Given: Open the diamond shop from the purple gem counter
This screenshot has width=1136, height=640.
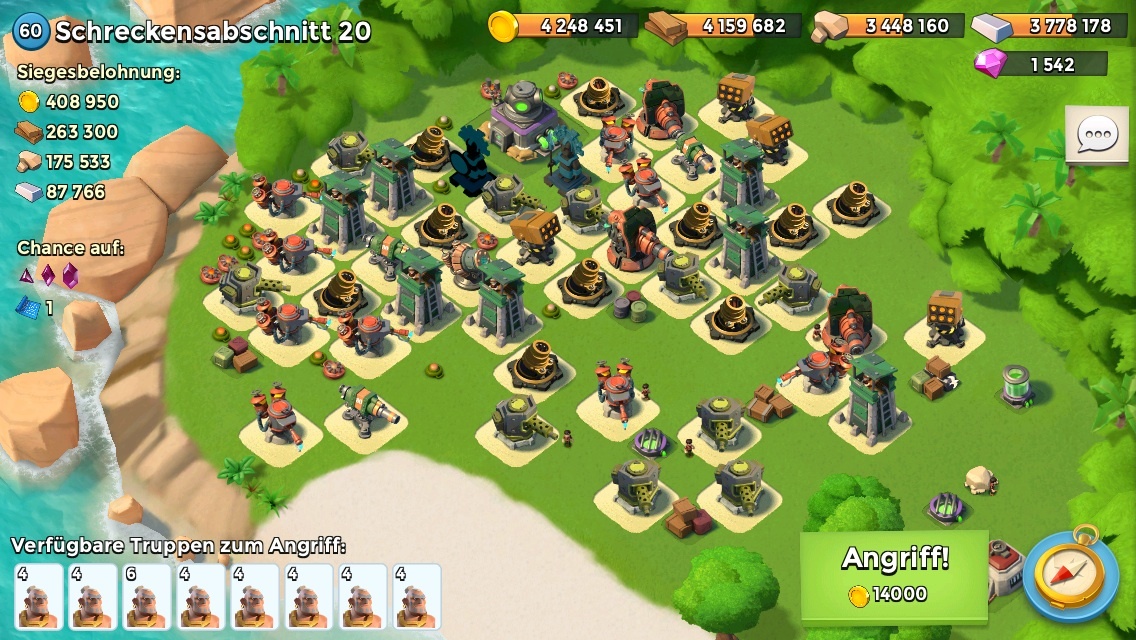Looking at the screenshot, I should (1040, 64).
